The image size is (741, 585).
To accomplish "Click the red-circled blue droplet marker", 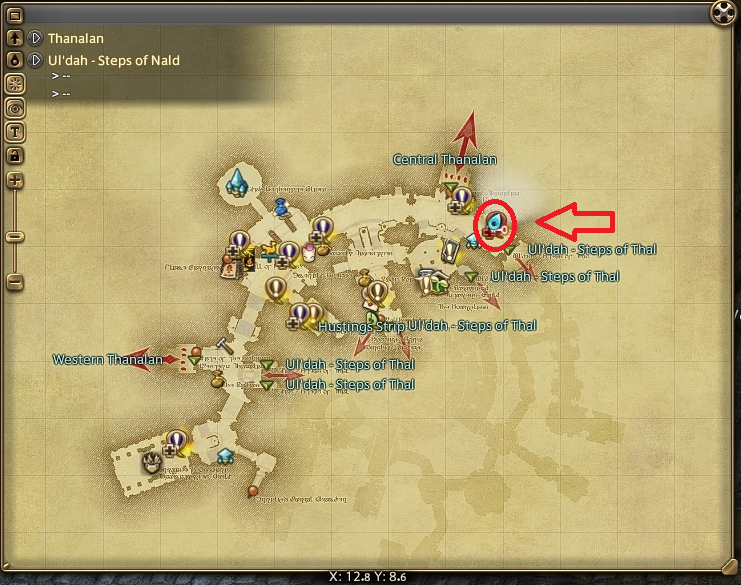I will (494, 221).
